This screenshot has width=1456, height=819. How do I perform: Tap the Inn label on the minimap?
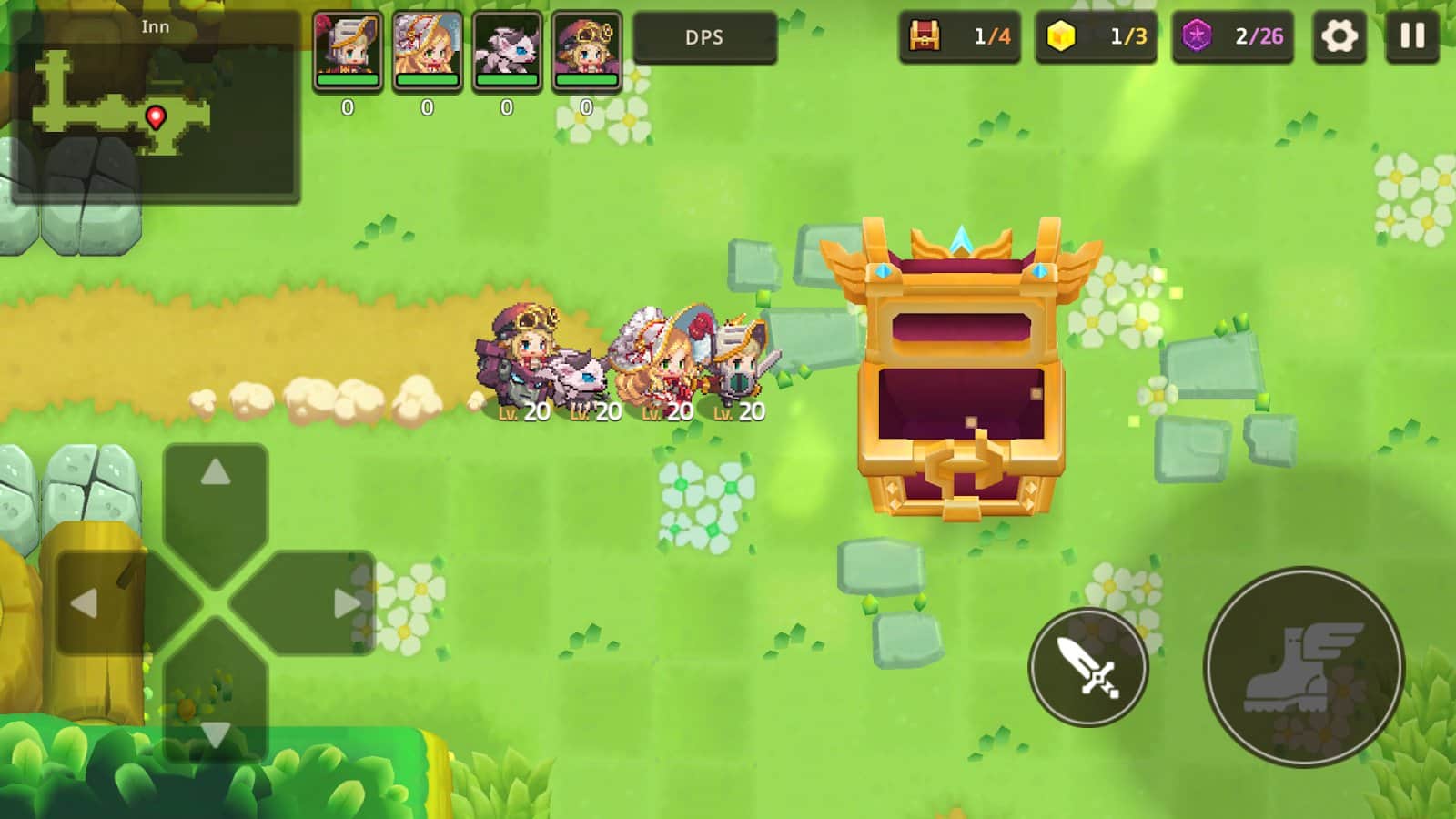click(157, 26)
